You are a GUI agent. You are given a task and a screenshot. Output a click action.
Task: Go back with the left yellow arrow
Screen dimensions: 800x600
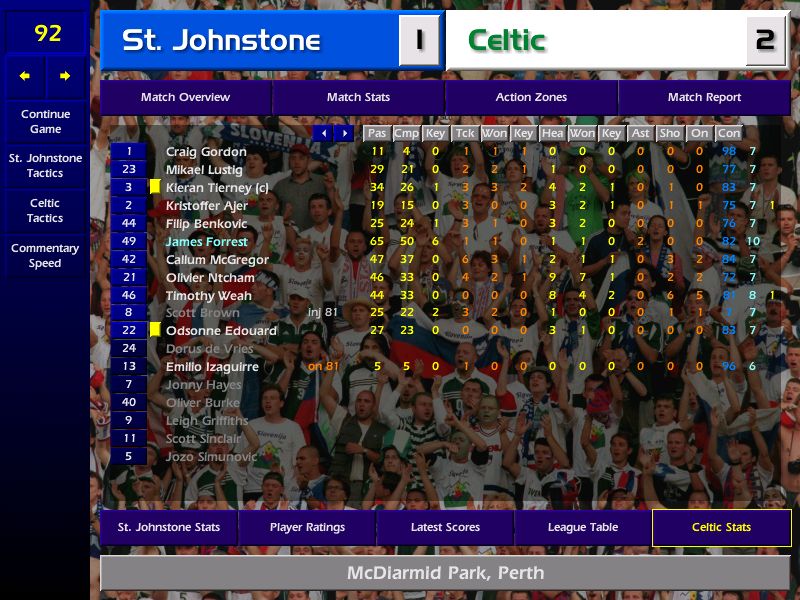pos(25,76)
